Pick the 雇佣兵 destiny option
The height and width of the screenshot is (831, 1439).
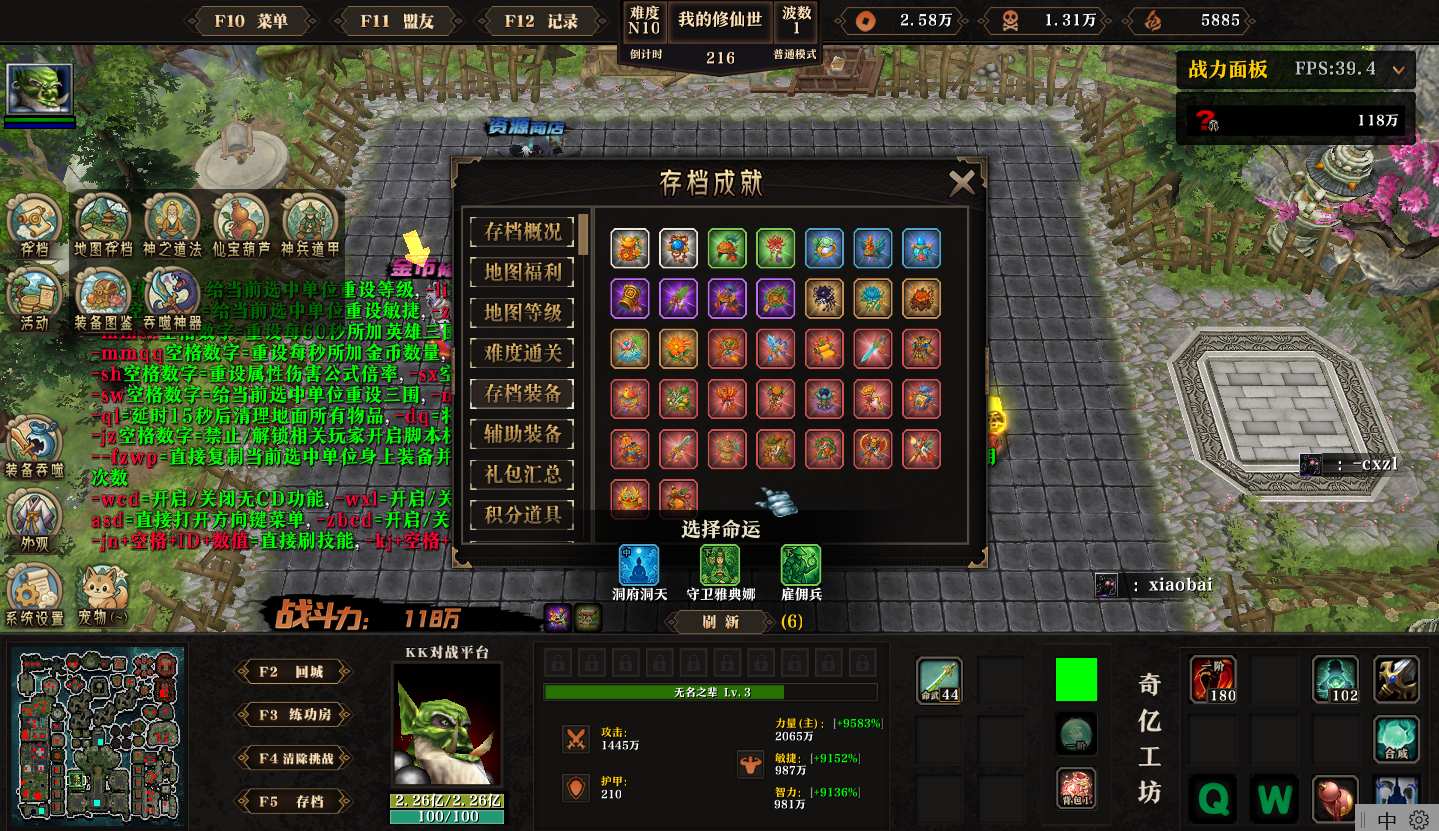[x=800, y=566]
